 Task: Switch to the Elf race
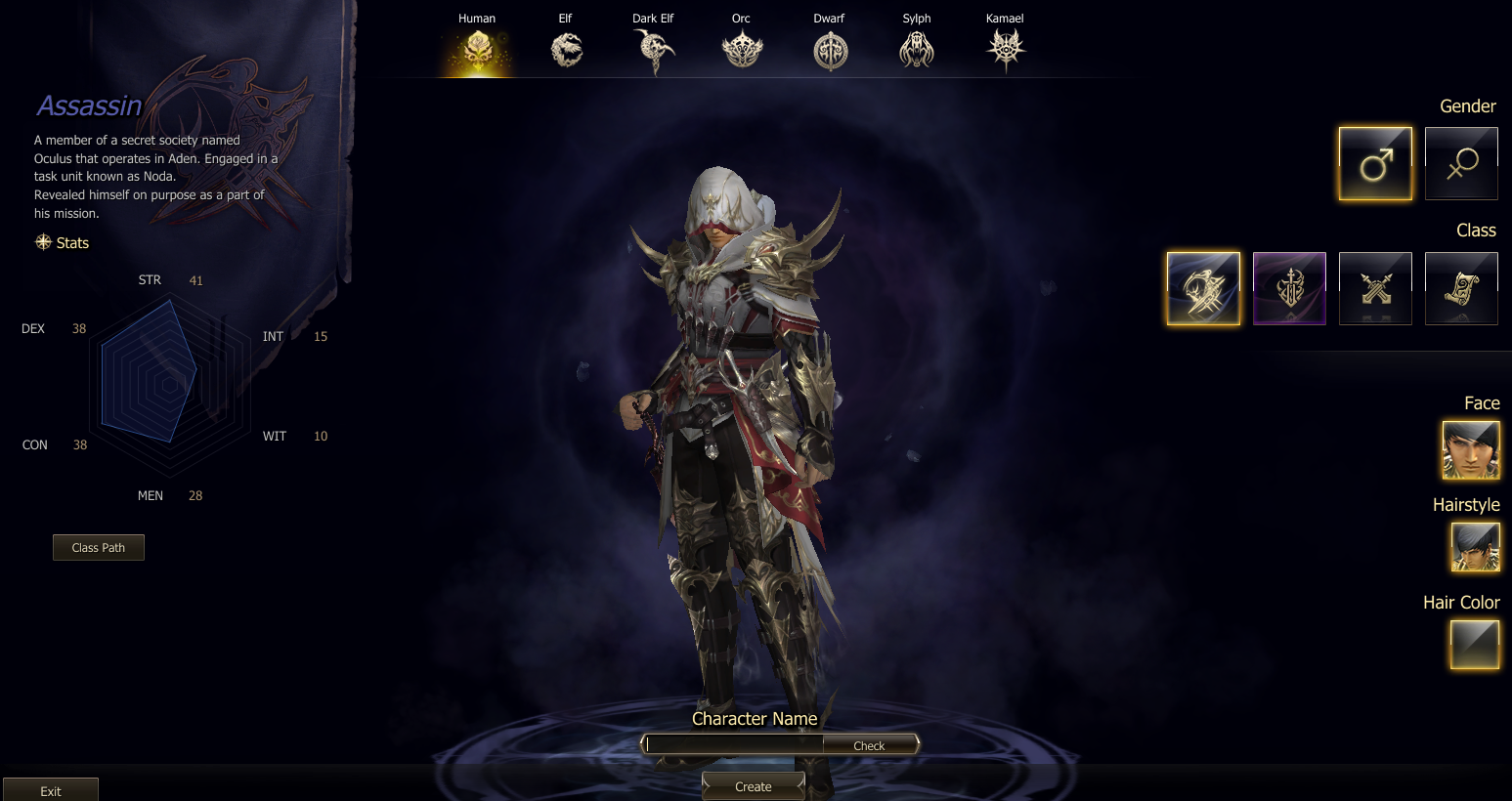(x=566, y=49)
